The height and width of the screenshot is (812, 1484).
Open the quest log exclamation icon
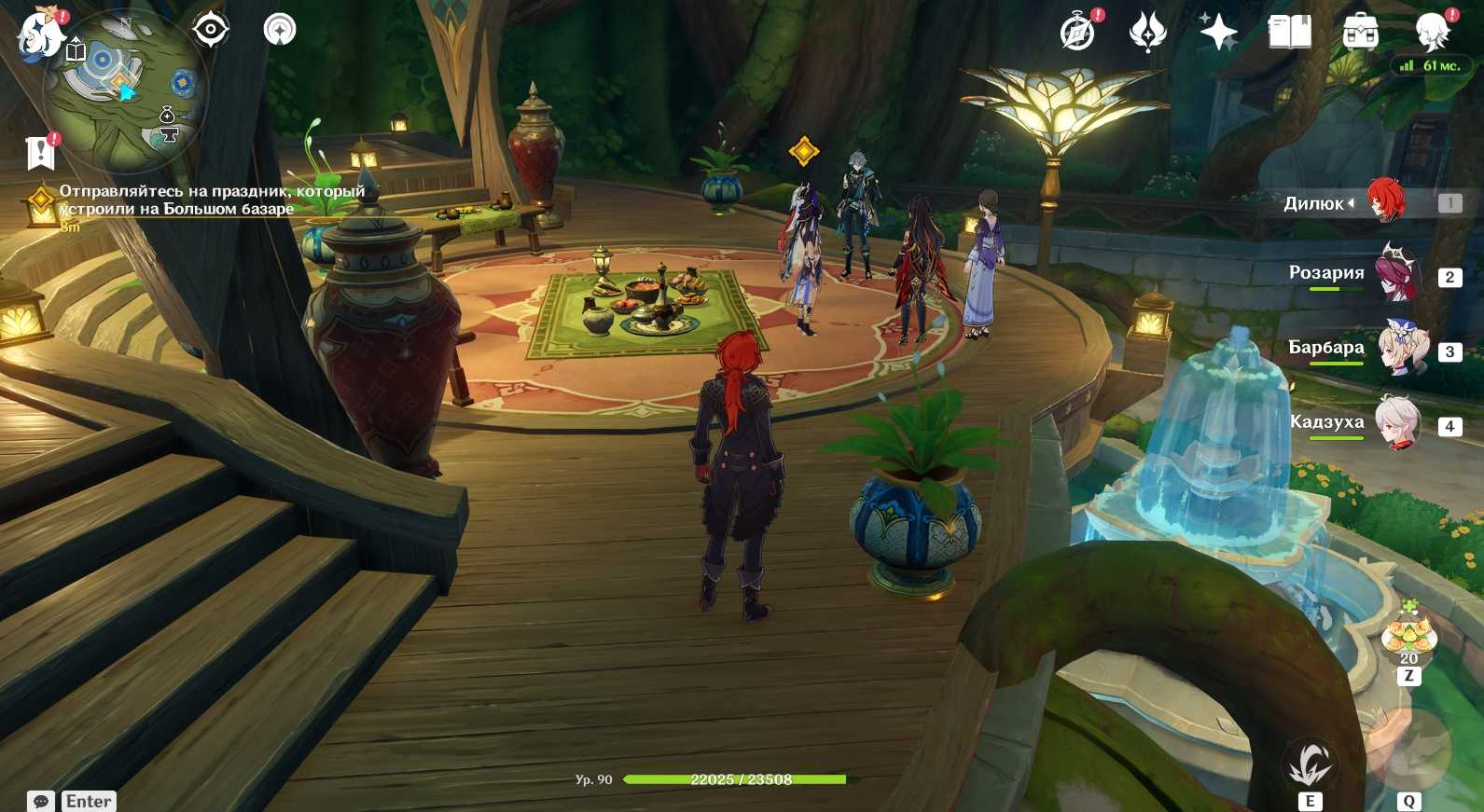[x=40, y=152]
